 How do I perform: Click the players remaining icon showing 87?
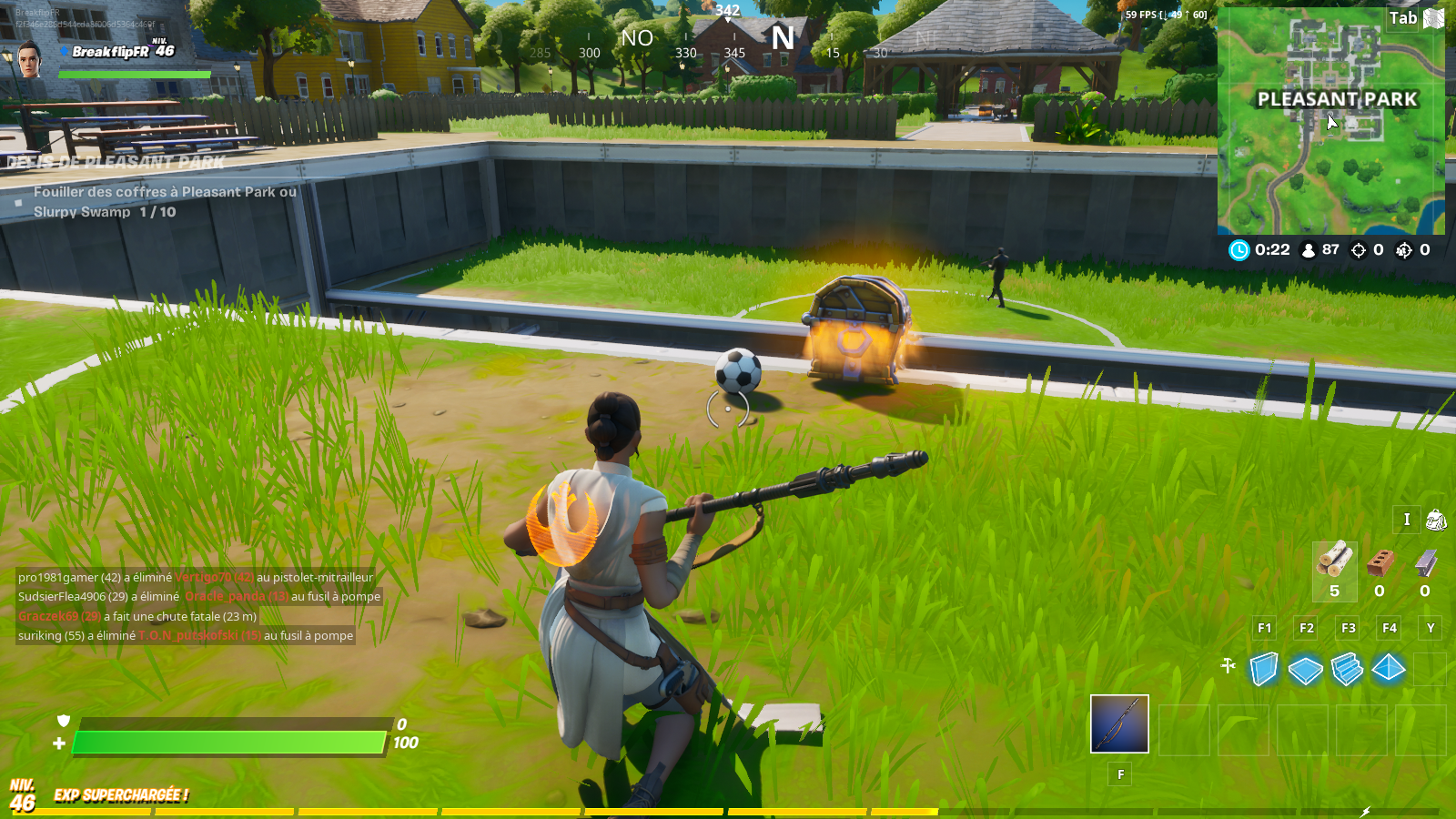[x=1308, y=249]
